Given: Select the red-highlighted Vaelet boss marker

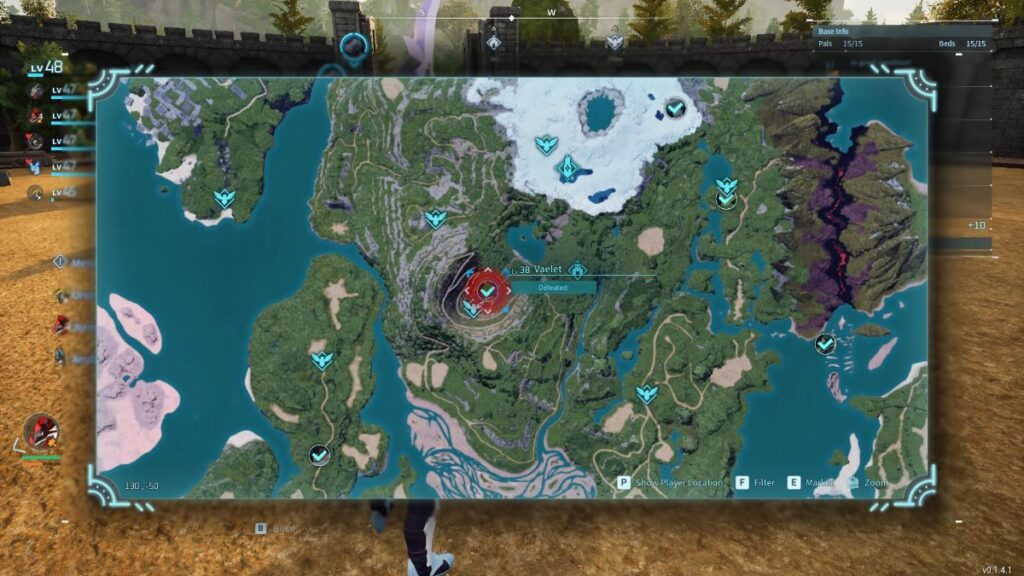Looking at the screenshot, I should pyautogui.click(x=487, y=290).
